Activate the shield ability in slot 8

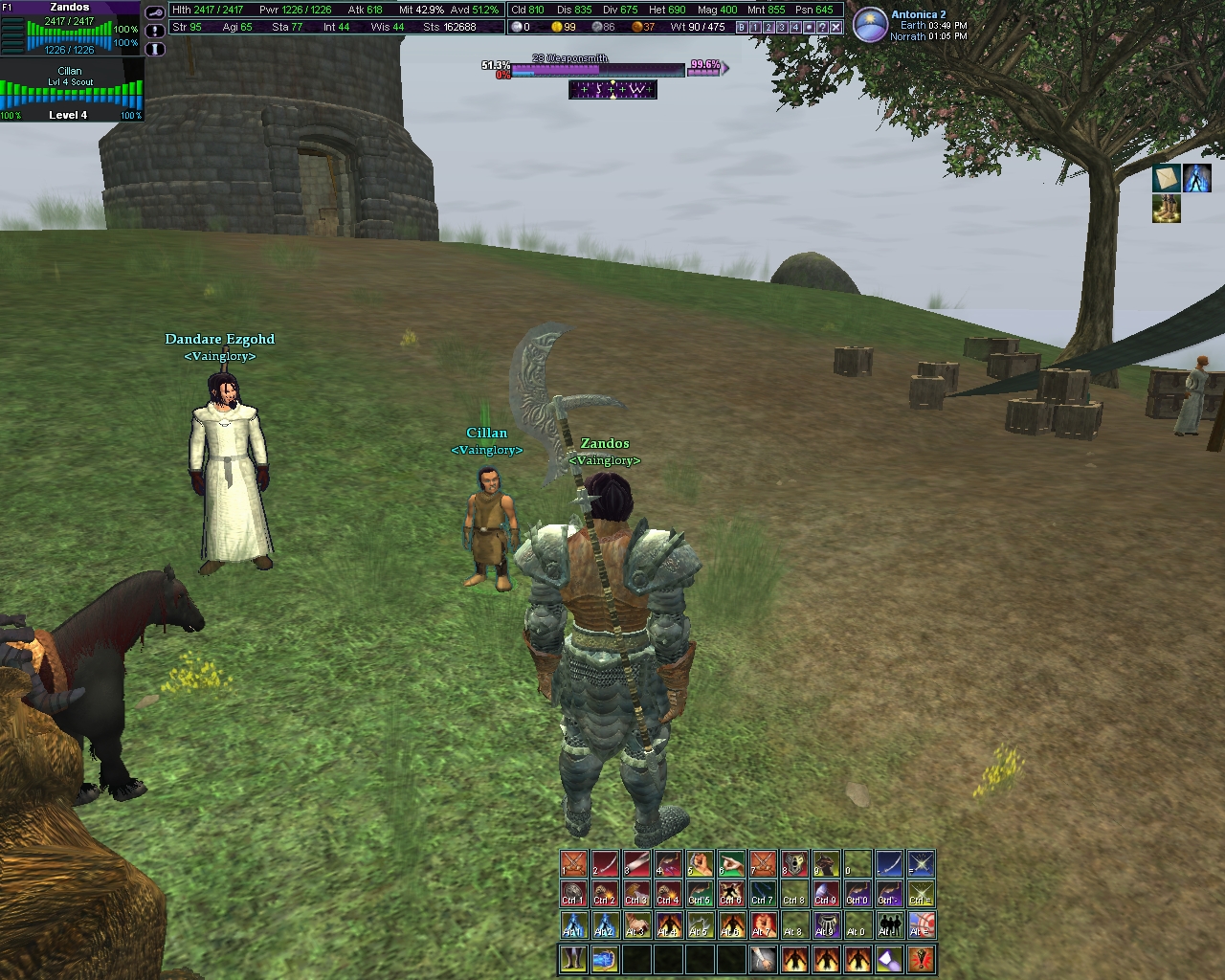[x=794, y=864]
